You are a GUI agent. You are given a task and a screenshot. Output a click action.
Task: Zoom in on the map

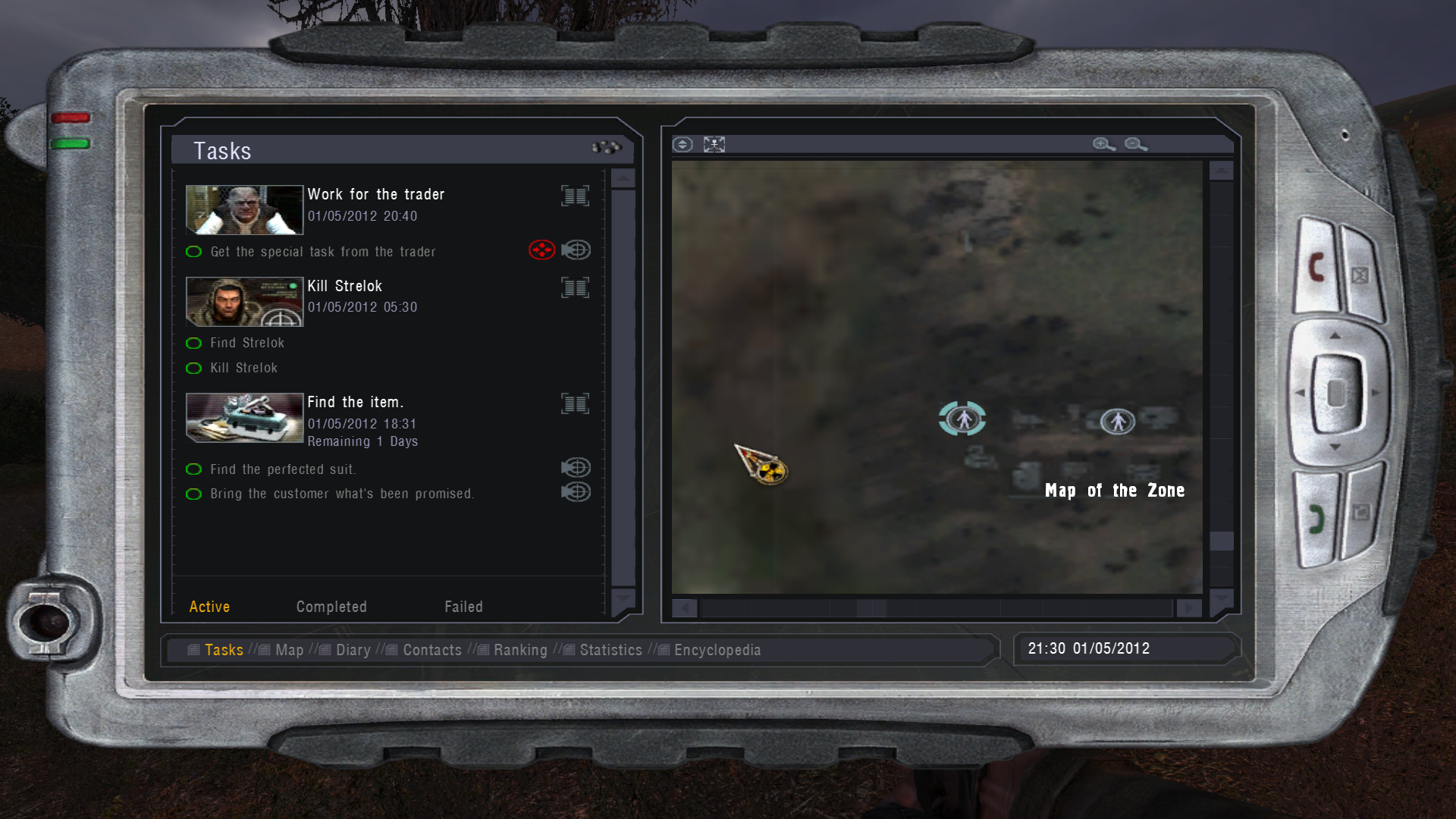[x=1103, y=144]
